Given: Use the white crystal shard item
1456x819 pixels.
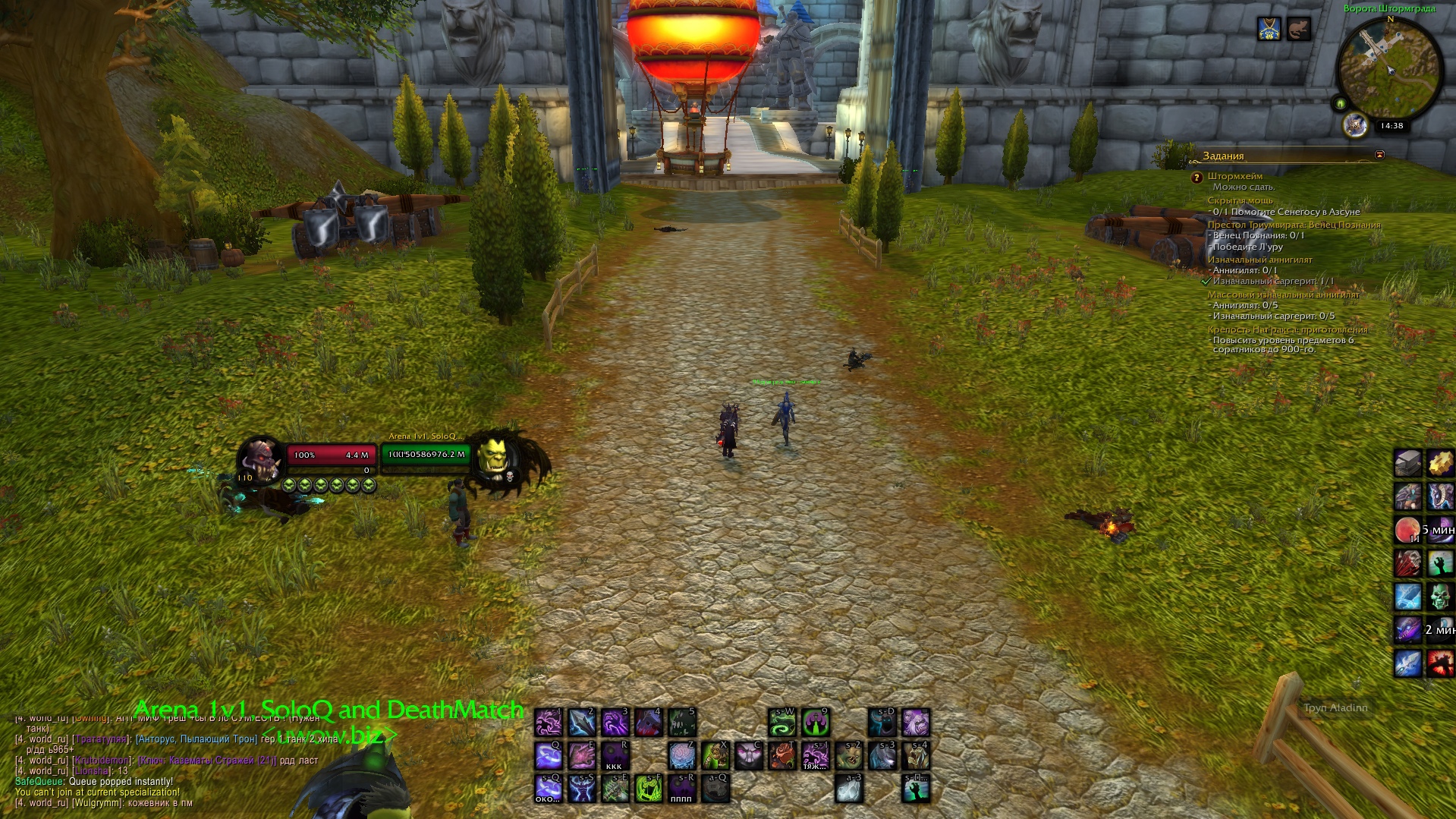Looking at the screenshot, I should pyautogui.click(x=848, y=789).
